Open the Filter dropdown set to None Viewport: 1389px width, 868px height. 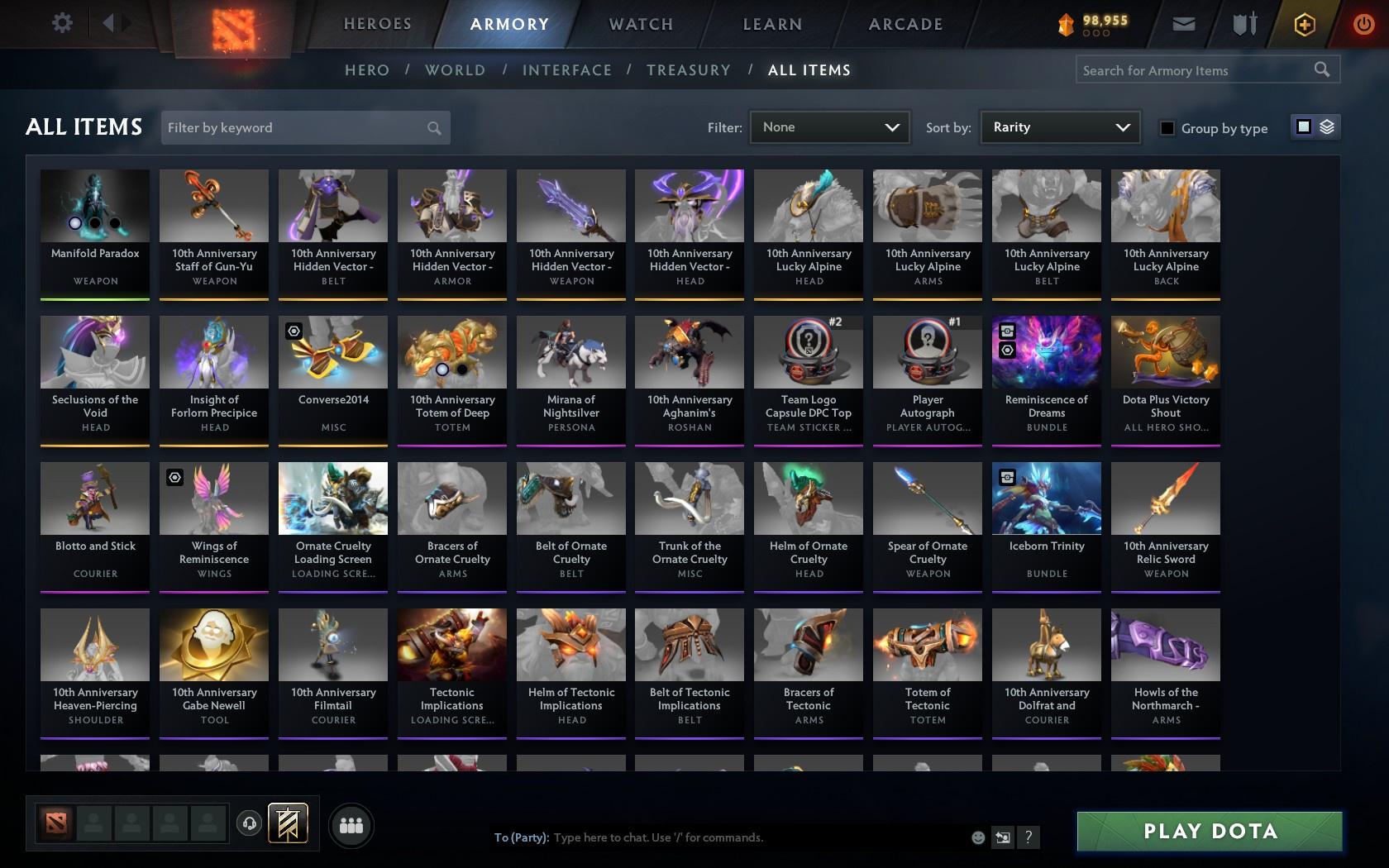829,127
